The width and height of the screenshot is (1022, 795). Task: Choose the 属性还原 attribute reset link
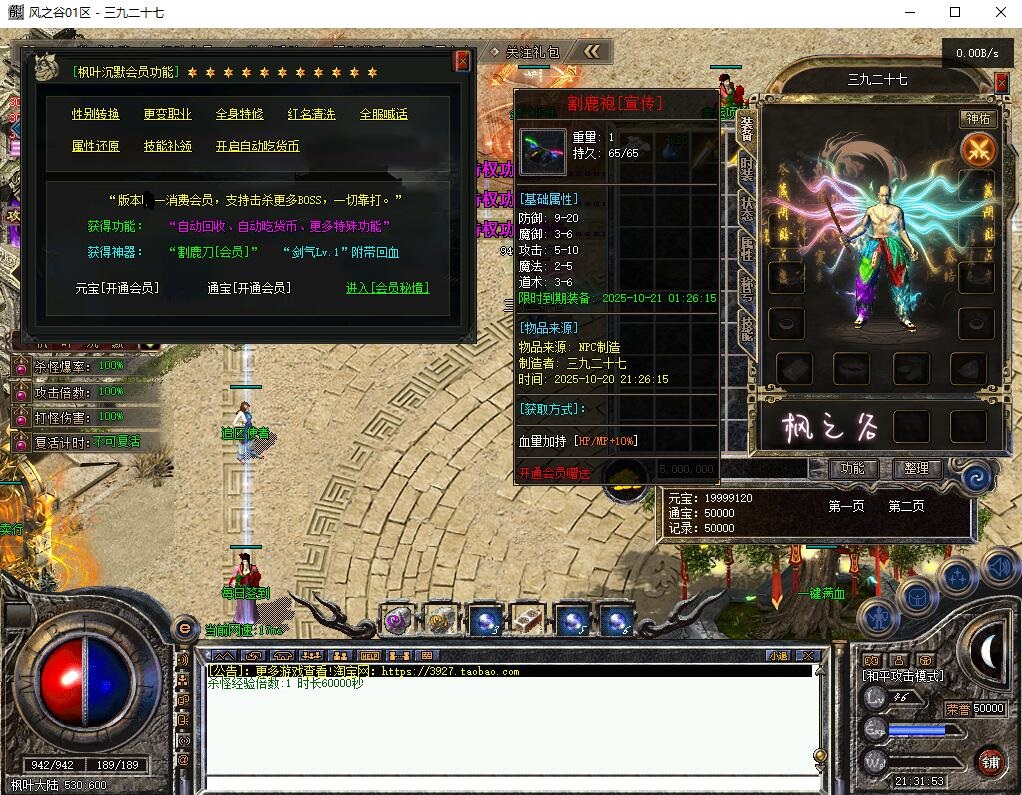click(x=96, y=146)
